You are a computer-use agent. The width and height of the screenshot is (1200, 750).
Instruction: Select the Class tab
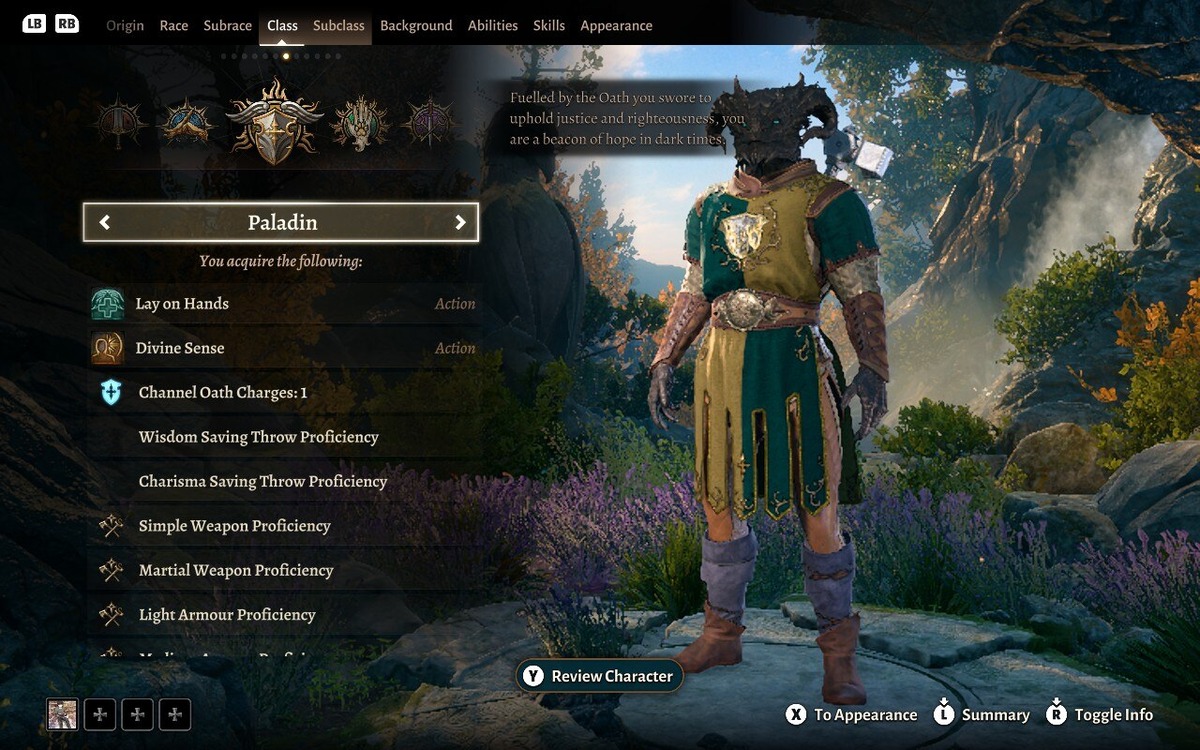point(282,26)
